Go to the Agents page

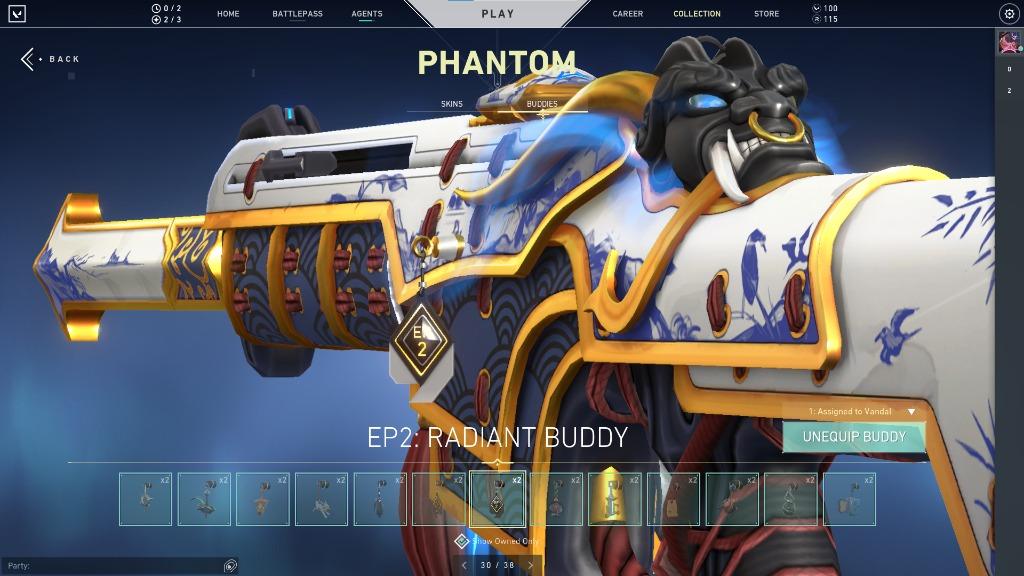[367, 14]
